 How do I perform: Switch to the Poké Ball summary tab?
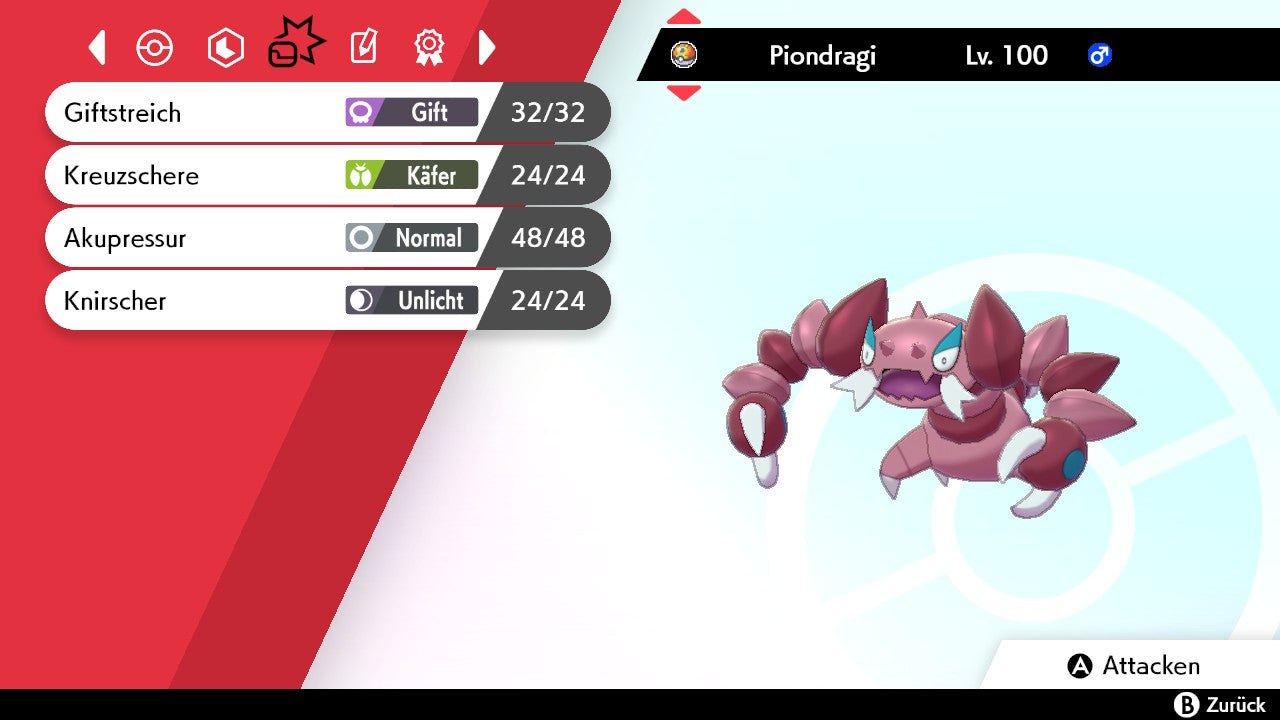(x=155, y=48)
